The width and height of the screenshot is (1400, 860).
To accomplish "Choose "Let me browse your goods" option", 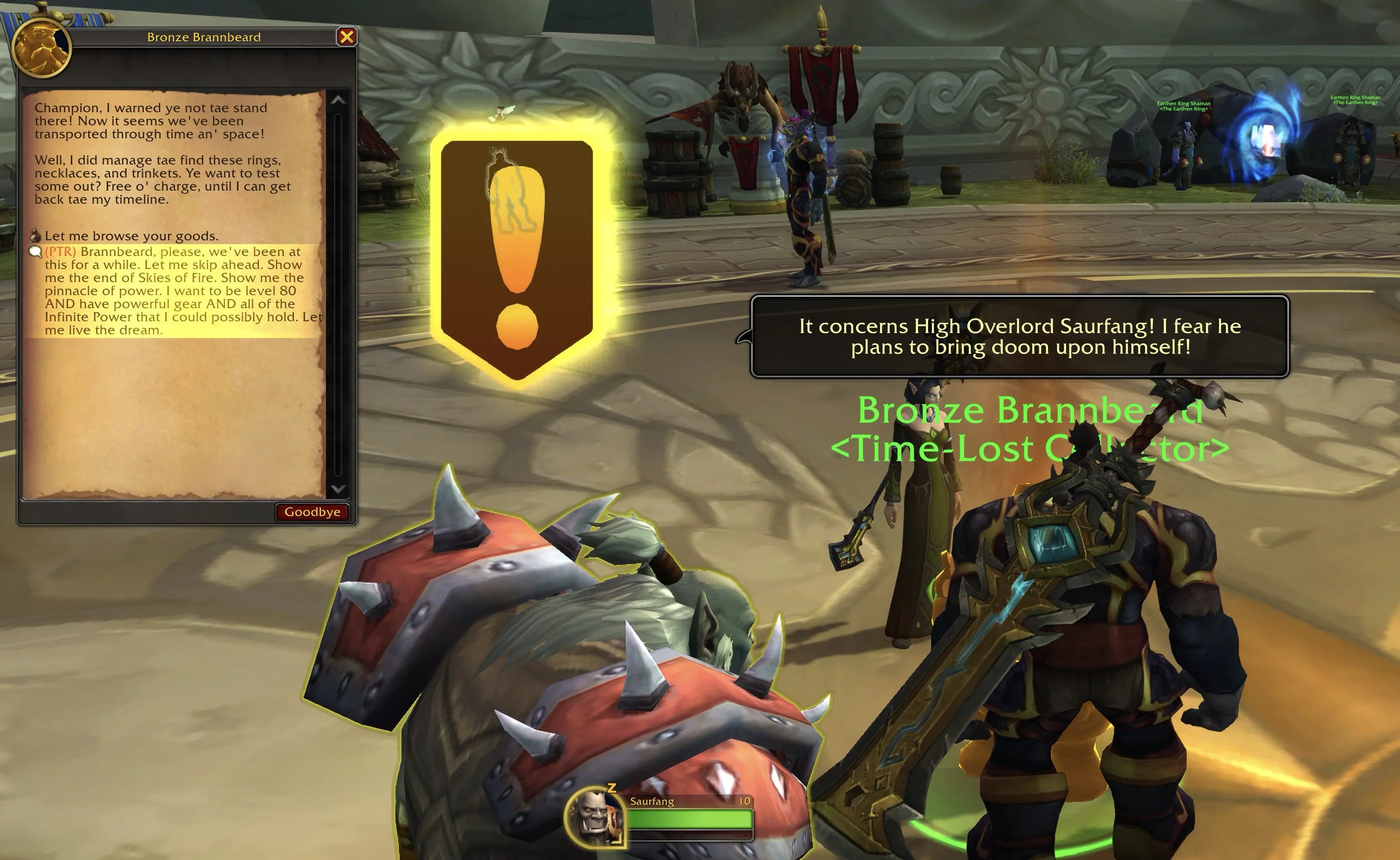I will coord(131,236).
